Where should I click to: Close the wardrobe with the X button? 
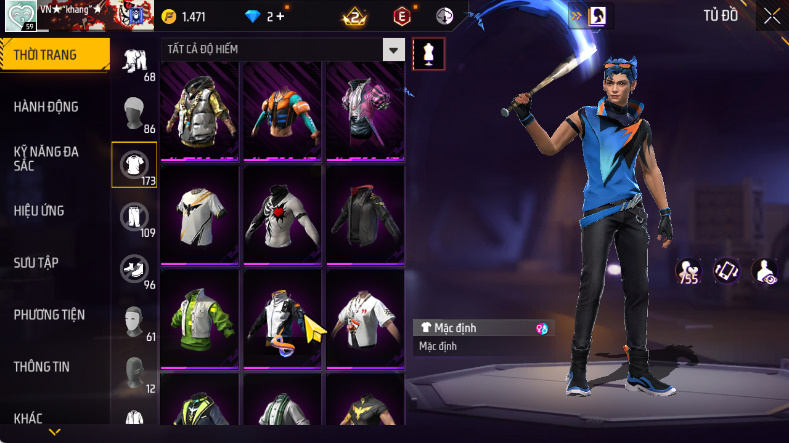pyautogui.click(x=772, y=16)
